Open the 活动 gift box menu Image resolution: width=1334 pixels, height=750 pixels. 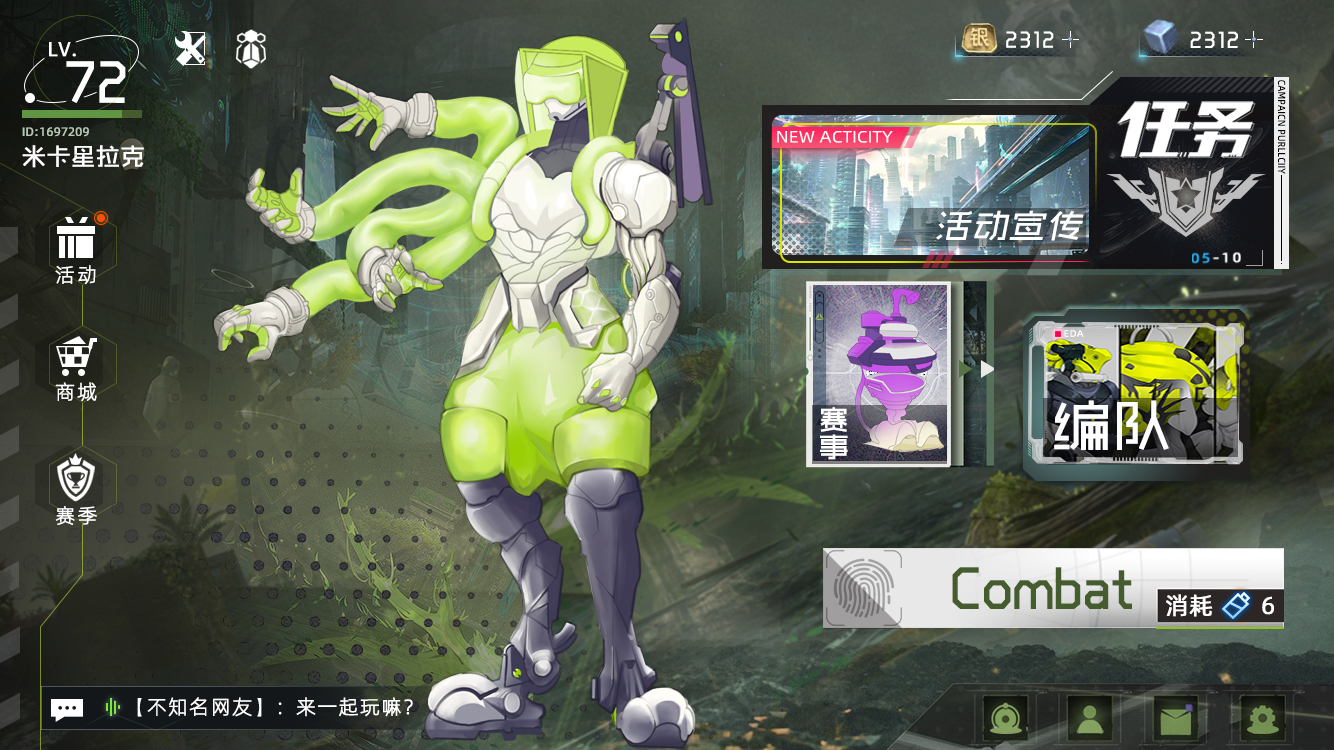[76, 249]
